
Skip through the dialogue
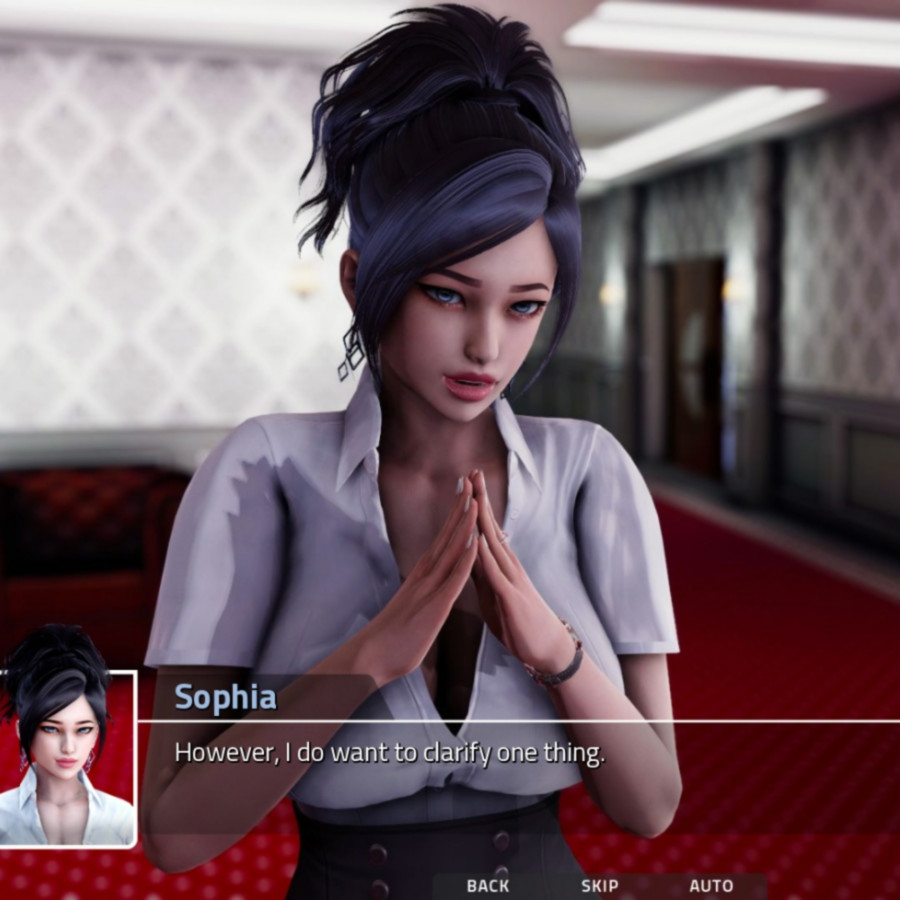point(600,886)
